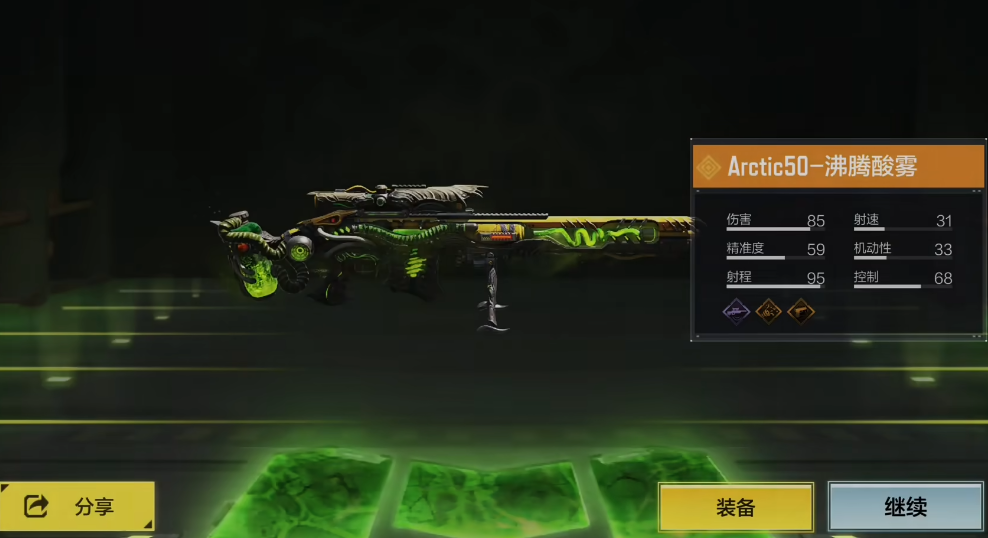Select the orange spark burst perk icon
This screenshot has width=988, height=538.
(769, 311)
